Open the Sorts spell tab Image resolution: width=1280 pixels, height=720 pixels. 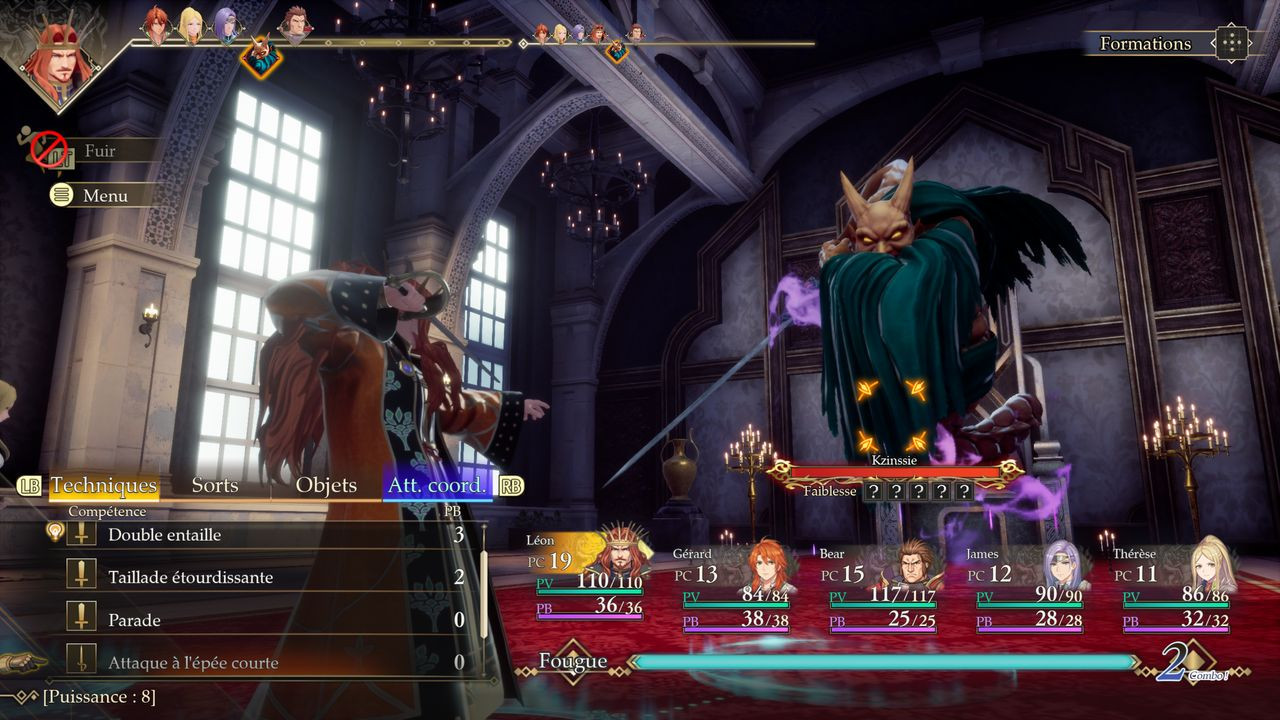click(215, 486)
